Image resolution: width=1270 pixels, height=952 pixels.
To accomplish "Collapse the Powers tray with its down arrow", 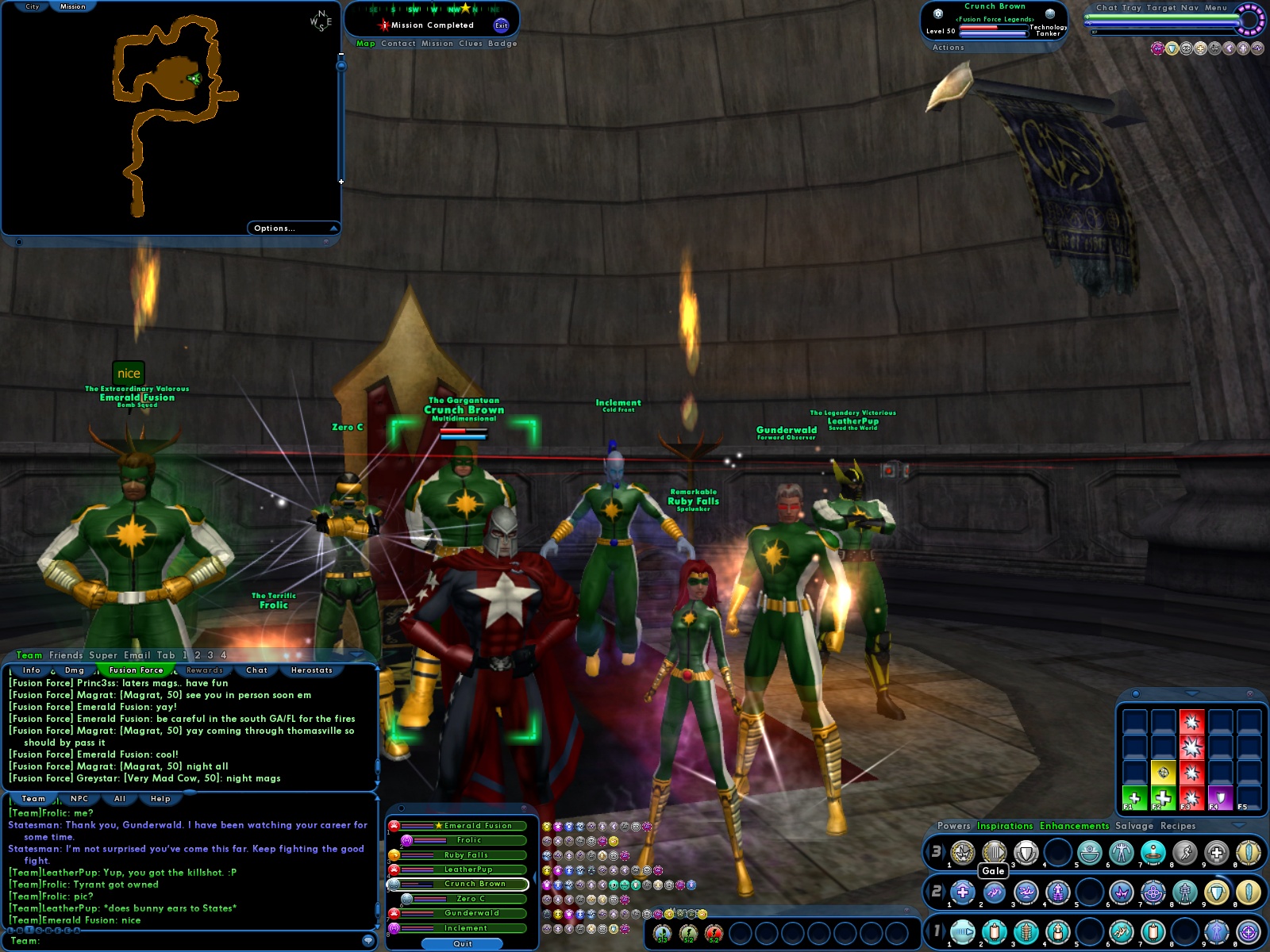I will click(1237, 826).
